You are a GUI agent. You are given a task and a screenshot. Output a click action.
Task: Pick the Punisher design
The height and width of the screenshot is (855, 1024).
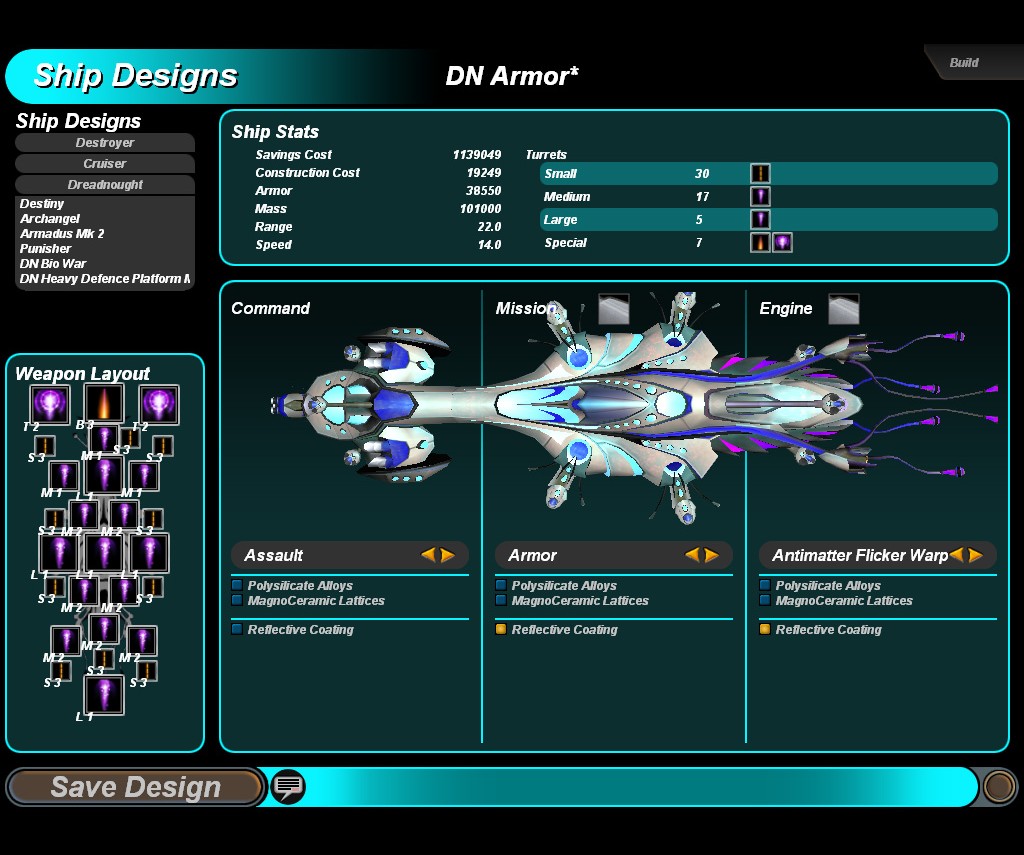point(46,249)
